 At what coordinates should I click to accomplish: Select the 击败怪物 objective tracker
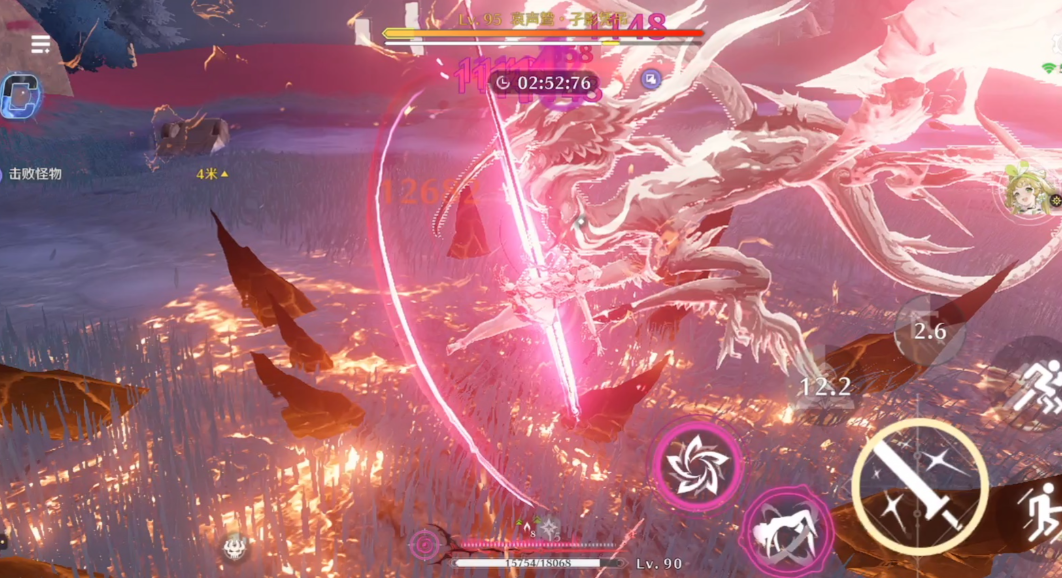(32, 174)
